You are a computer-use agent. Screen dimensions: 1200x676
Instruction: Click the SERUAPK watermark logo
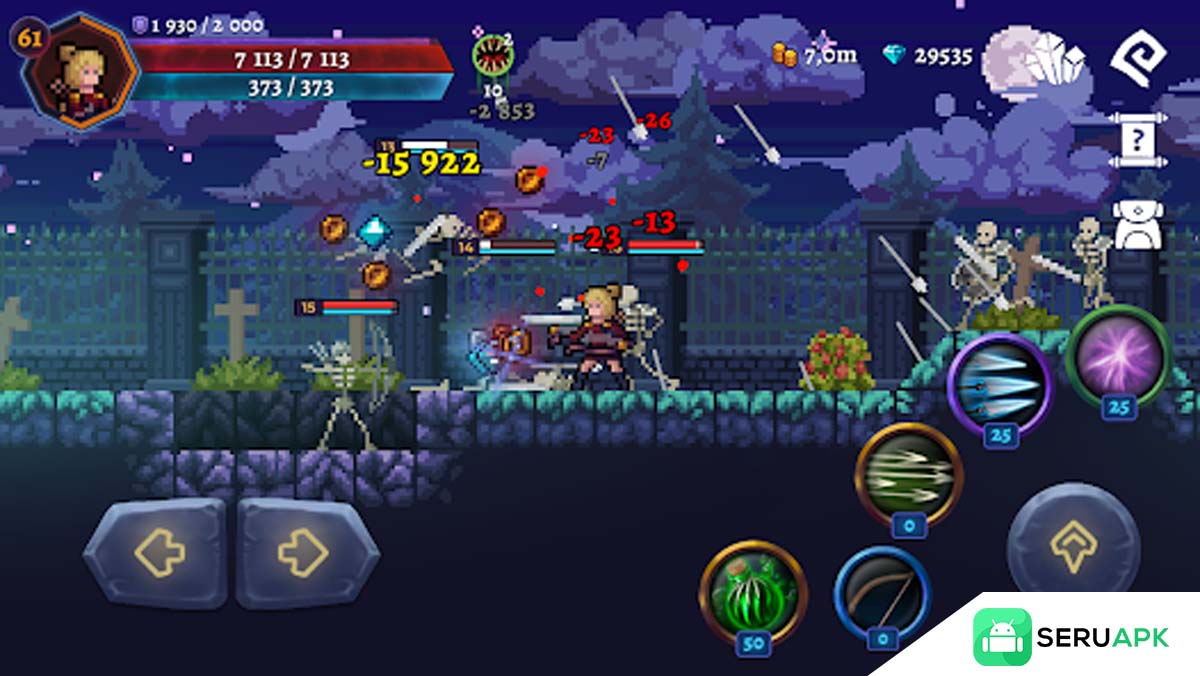tap(1070, 637)
